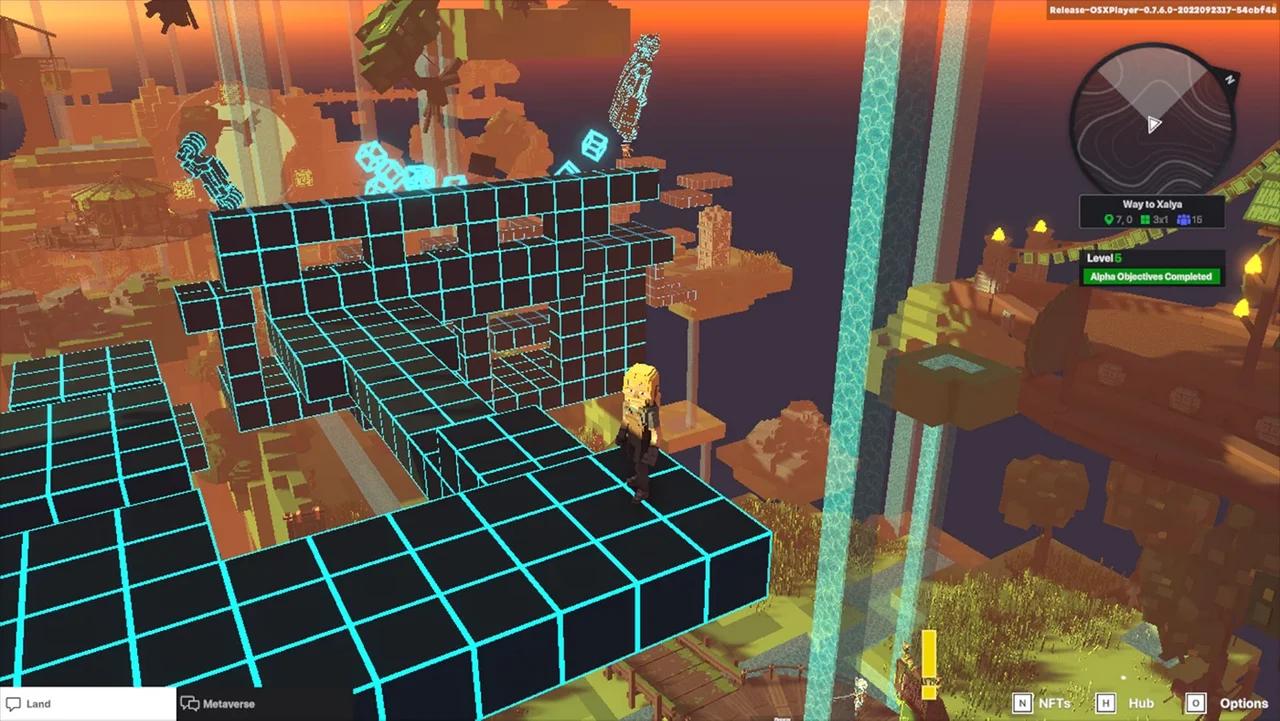
Task: Click the green land size icon beside 3x1
Action: pyautogui.click(x=1146, y=219)
